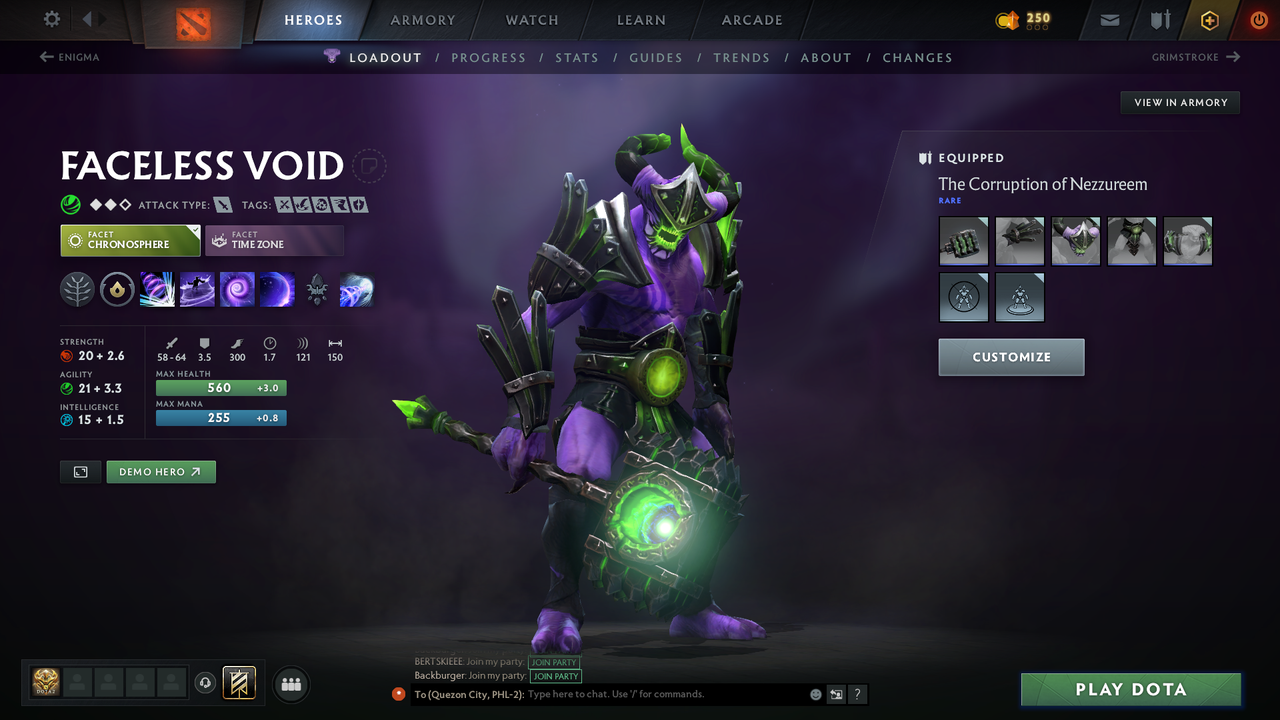Select the Chronosphere facet

pyautogui.click(x=130, y=240)
